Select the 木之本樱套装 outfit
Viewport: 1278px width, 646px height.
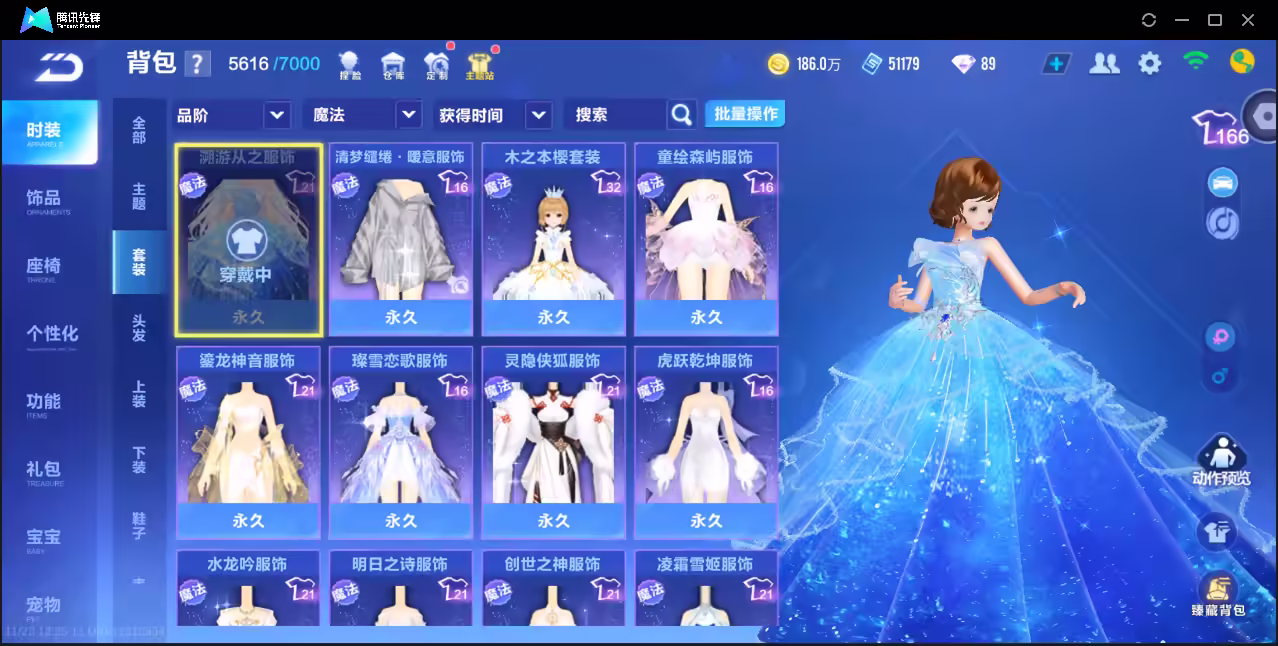click(553, 238)
